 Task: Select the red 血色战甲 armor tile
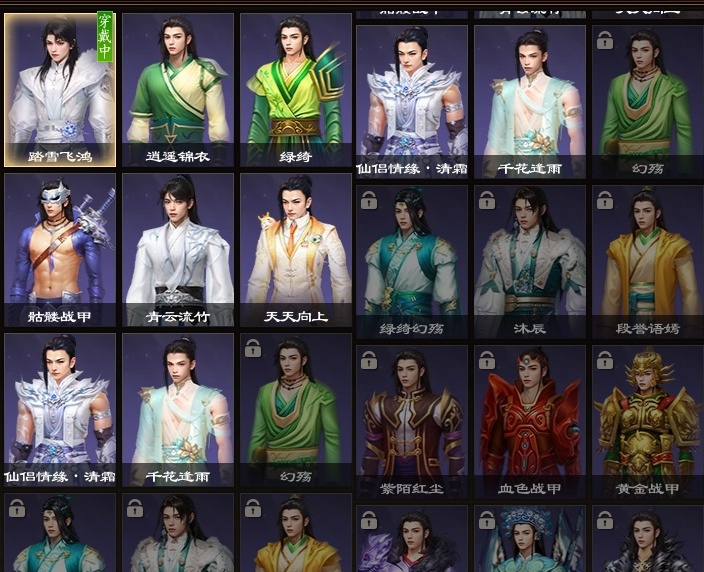(x=530, y=422)
